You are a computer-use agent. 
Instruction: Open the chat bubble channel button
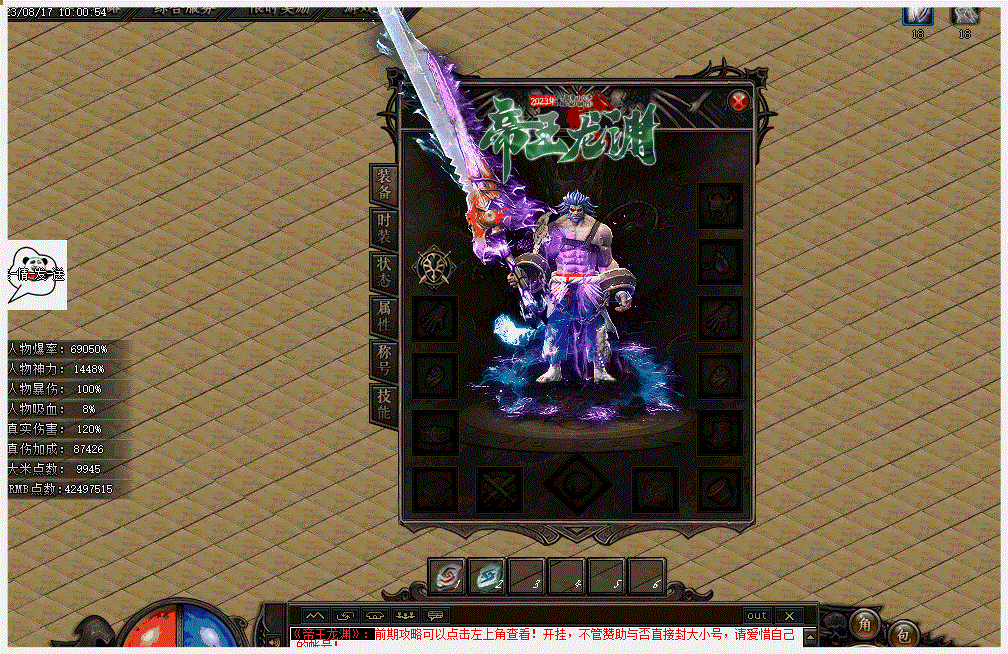click(x=436, y=615)
